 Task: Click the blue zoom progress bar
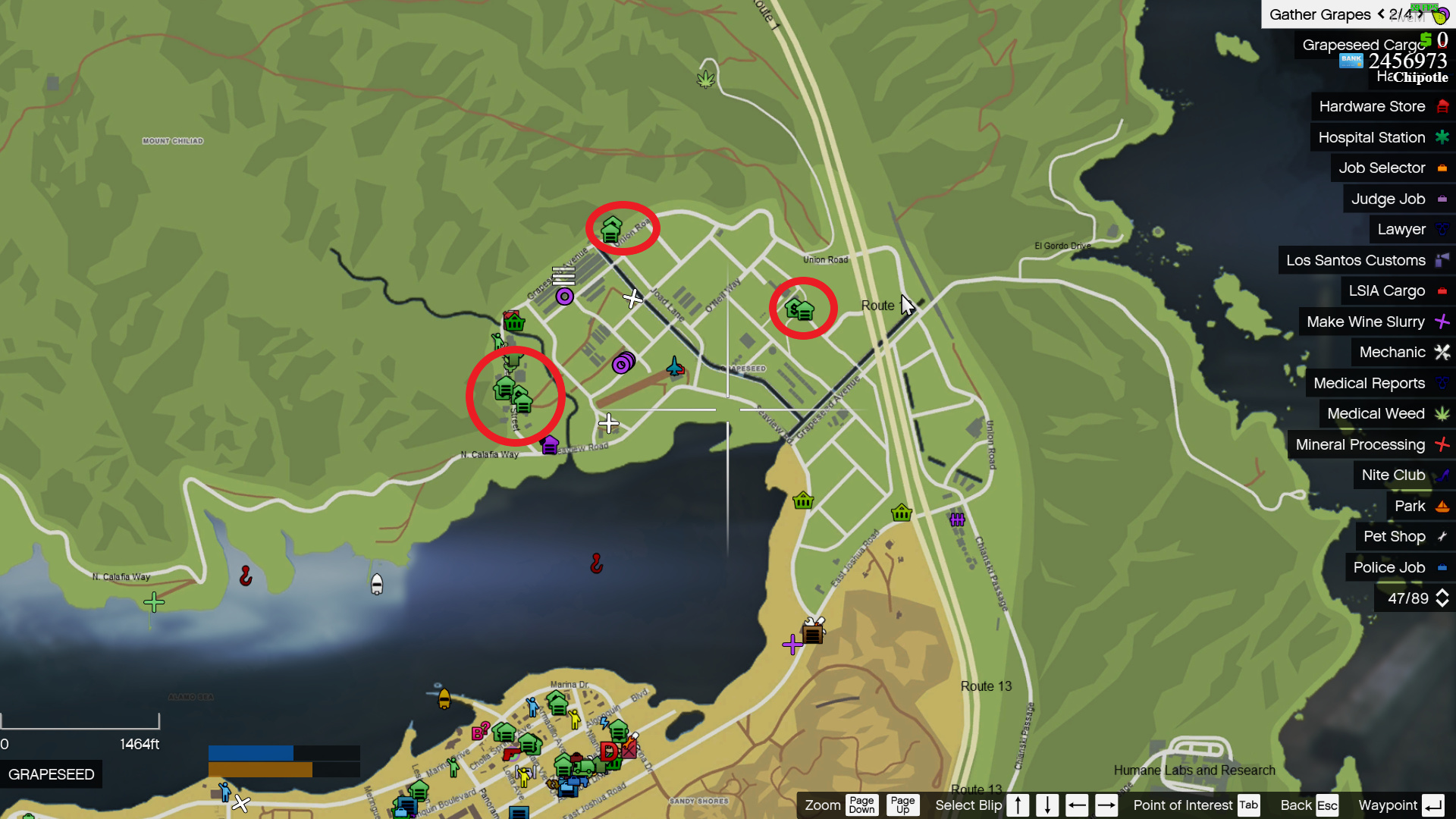tap(250, 752)
